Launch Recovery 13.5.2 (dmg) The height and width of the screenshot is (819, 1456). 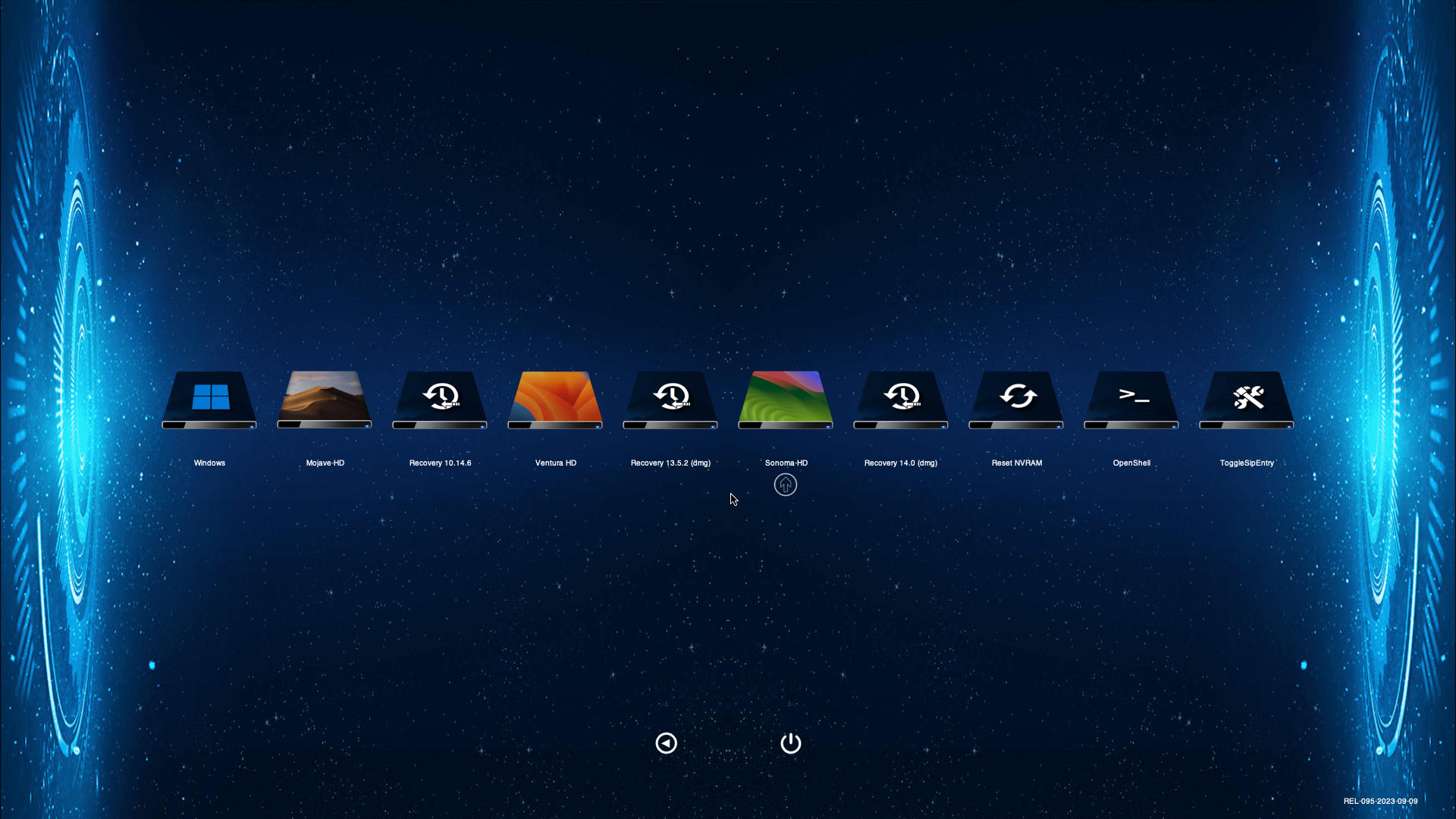pos(670,400)
